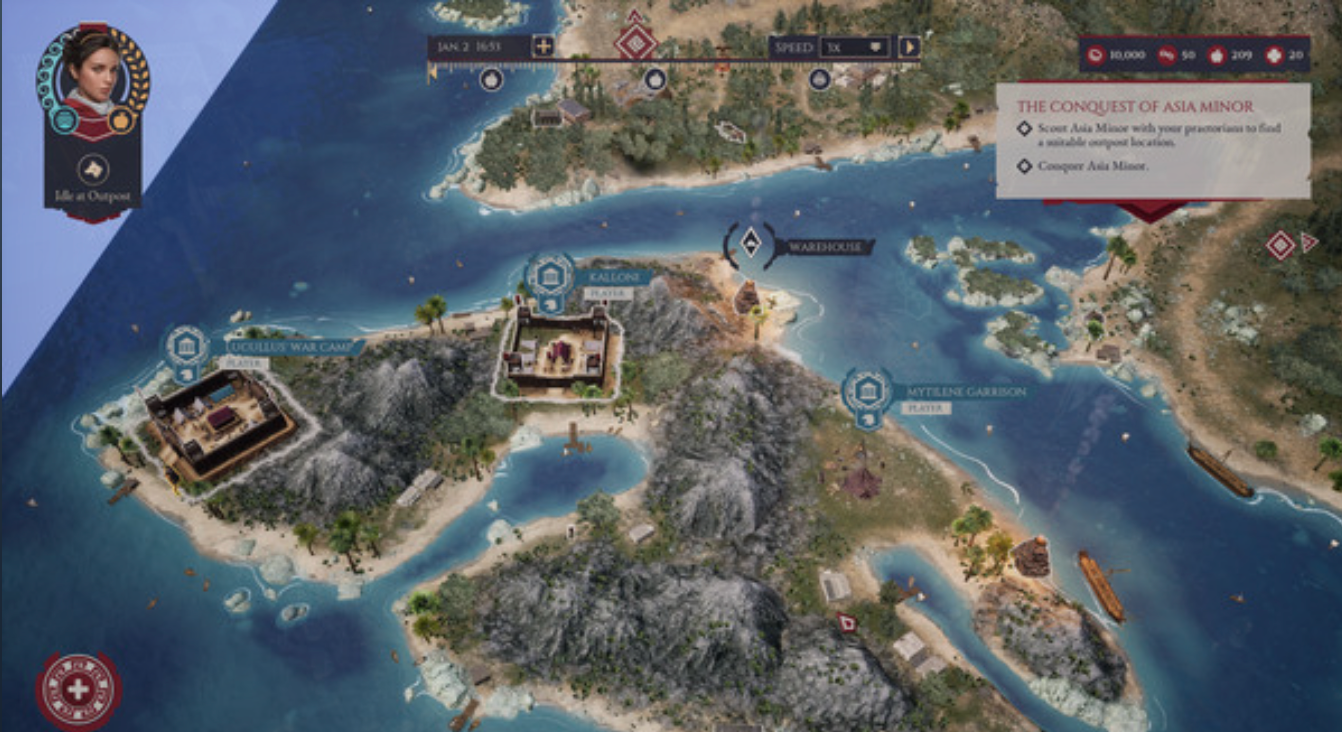Click the red diamond marker below the objectives
This screenshot has width=1342, height=732.
click(x=1280, y=245)
